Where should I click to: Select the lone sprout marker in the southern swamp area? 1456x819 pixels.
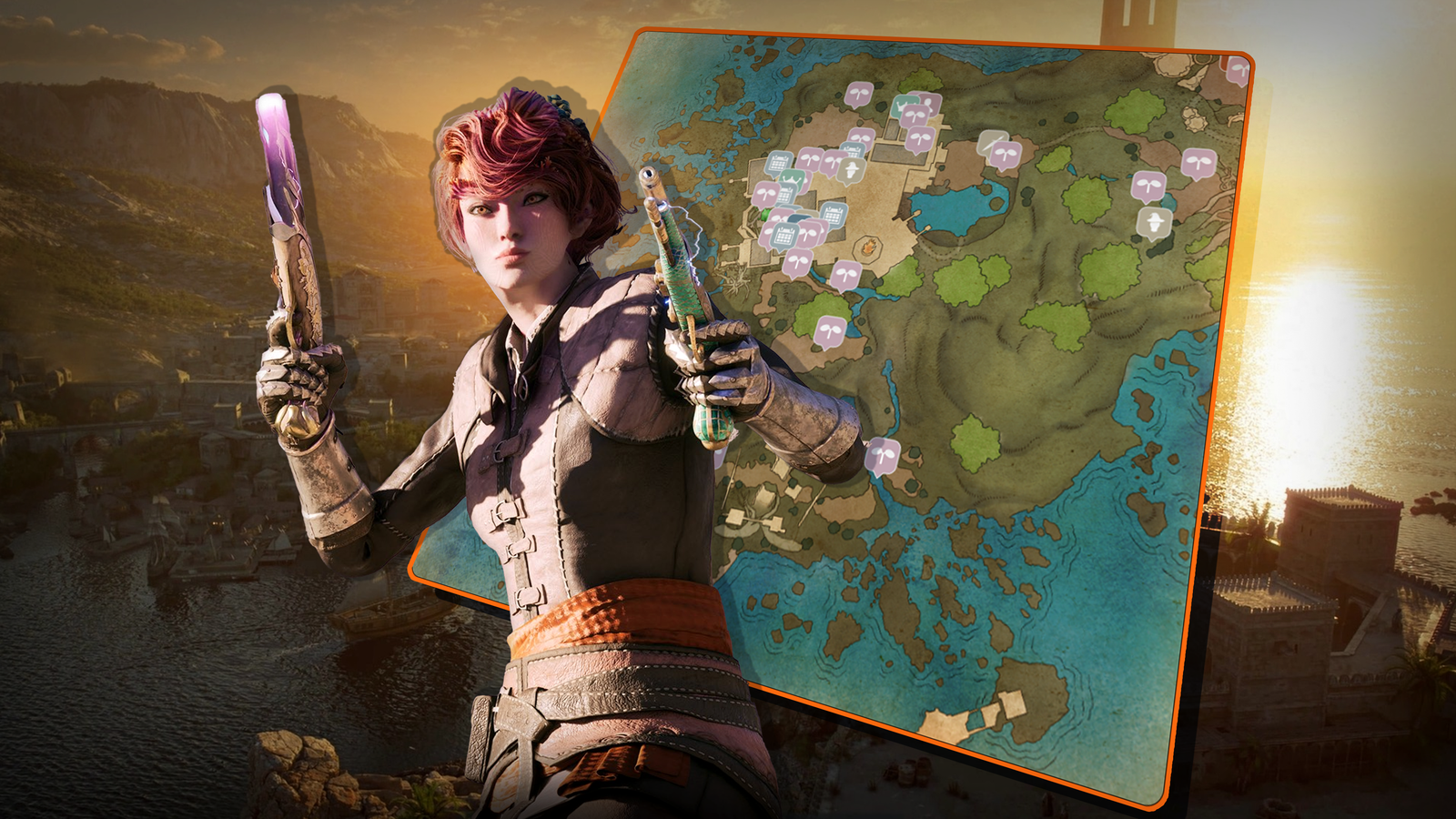click(881, 455)
